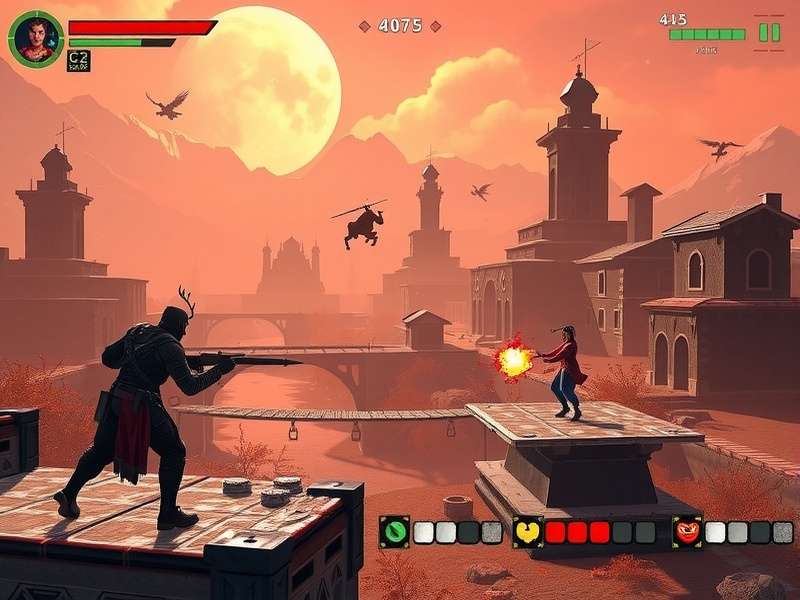
Task: Click the player character portrait
Action: point(35,40)
